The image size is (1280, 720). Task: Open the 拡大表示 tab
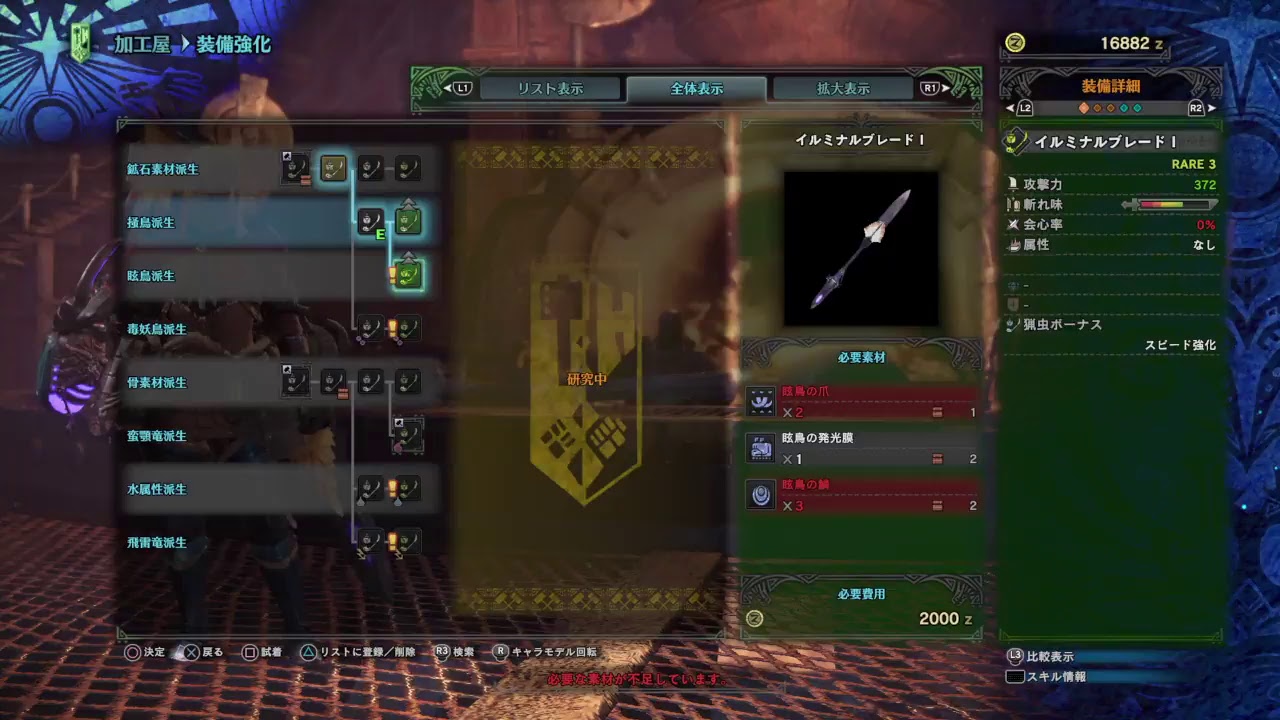[x=841, y=88]
